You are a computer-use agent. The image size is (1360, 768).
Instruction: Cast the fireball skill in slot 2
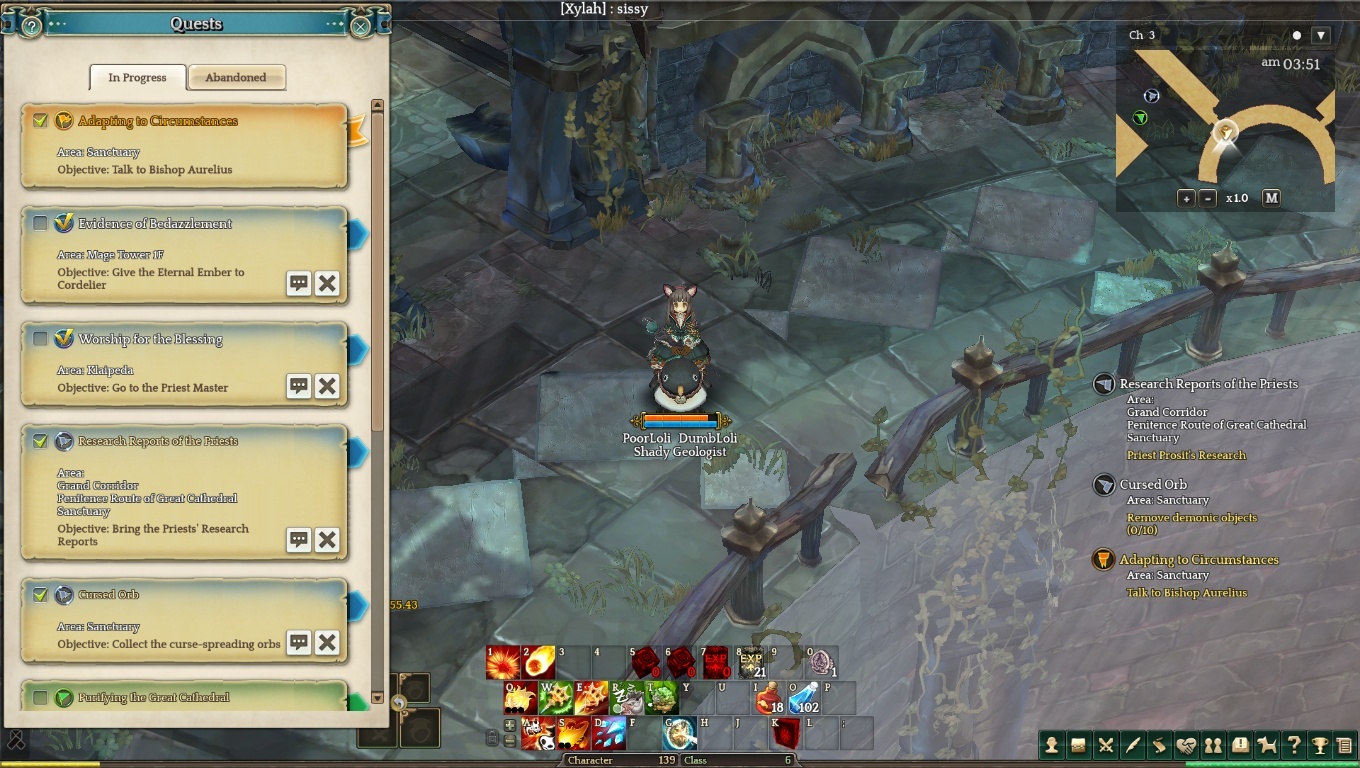(x=539, y=662)
